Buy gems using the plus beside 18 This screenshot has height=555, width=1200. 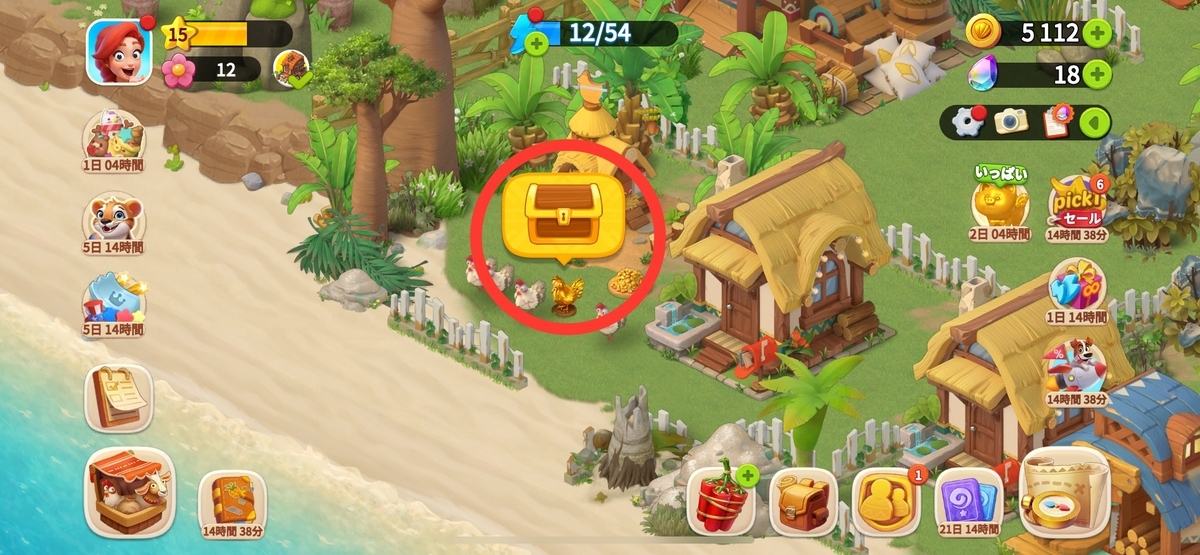(1097, 74)
